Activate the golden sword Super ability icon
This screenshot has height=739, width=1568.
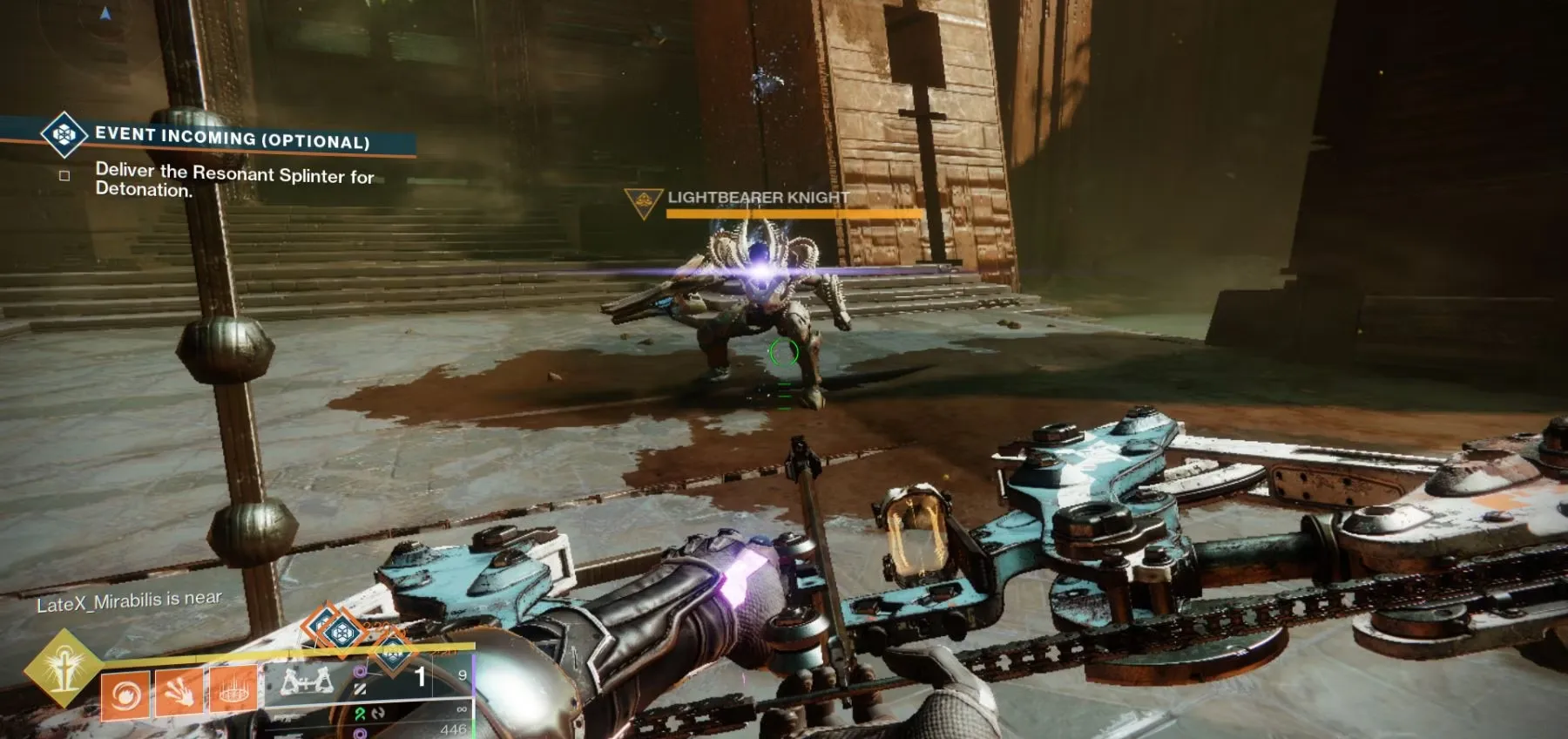pyautogui.click(x=64, y=669)
